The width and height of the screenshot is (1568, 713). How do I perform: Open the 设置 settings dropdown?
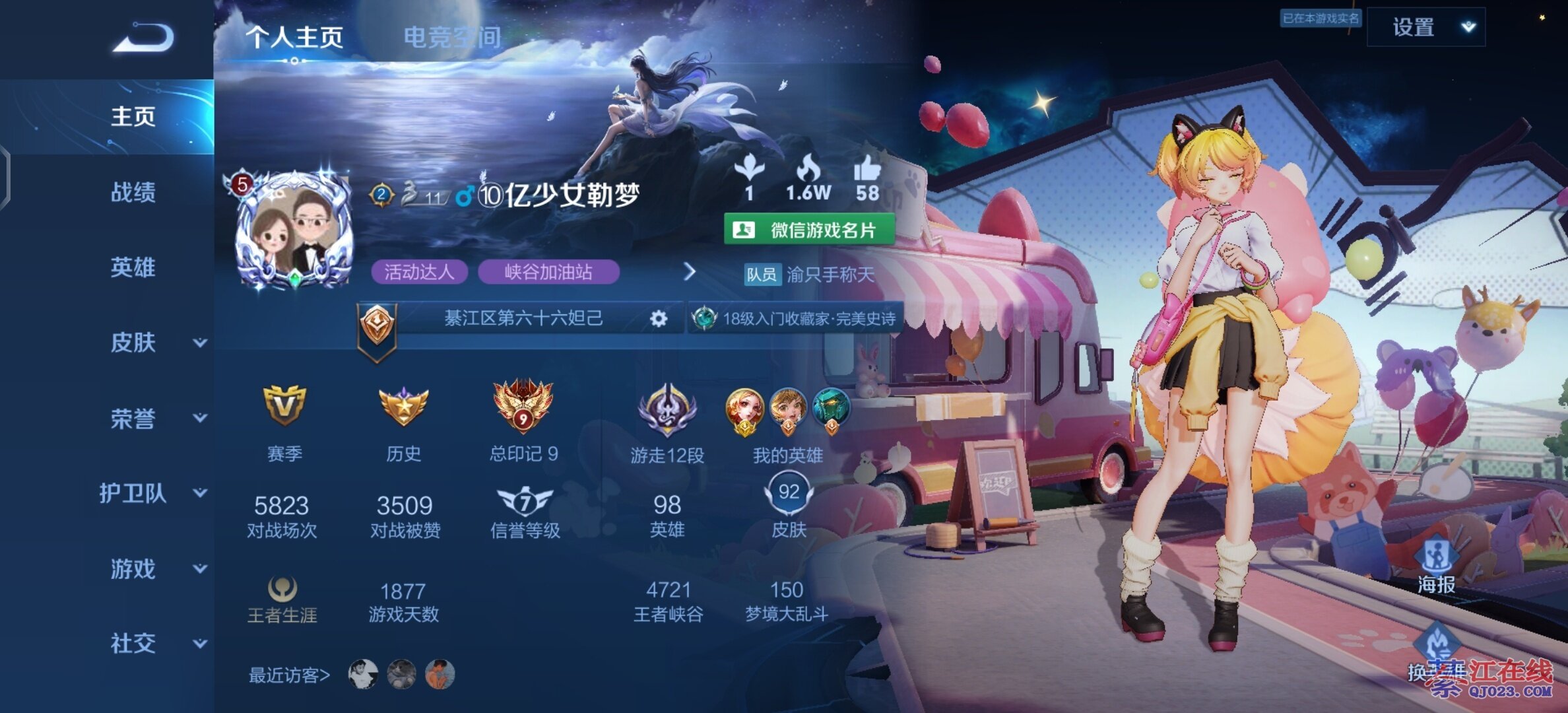click(1426, 27)
